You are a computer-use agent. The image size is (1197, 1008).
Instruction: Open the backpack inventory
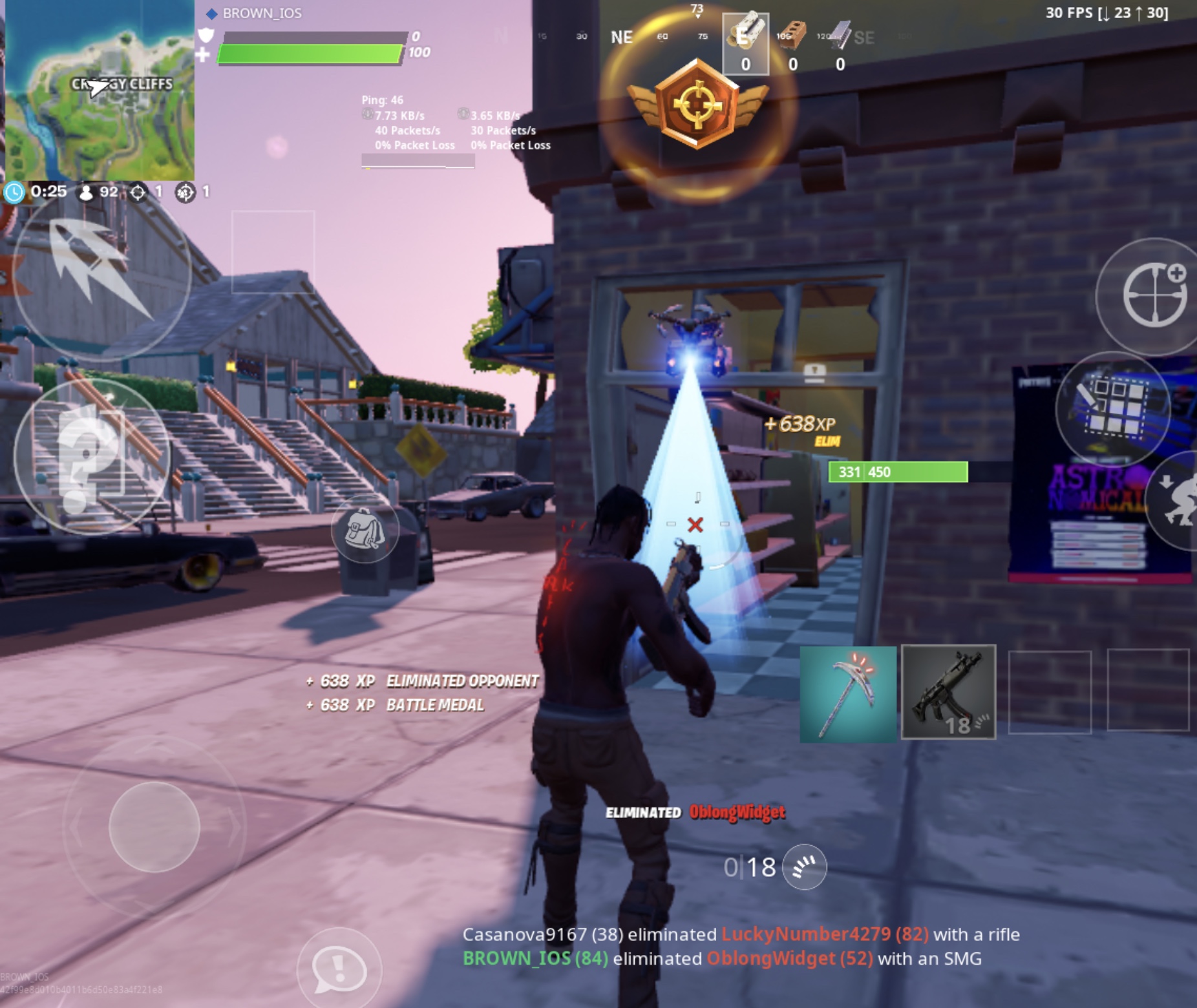pos(365,530)
